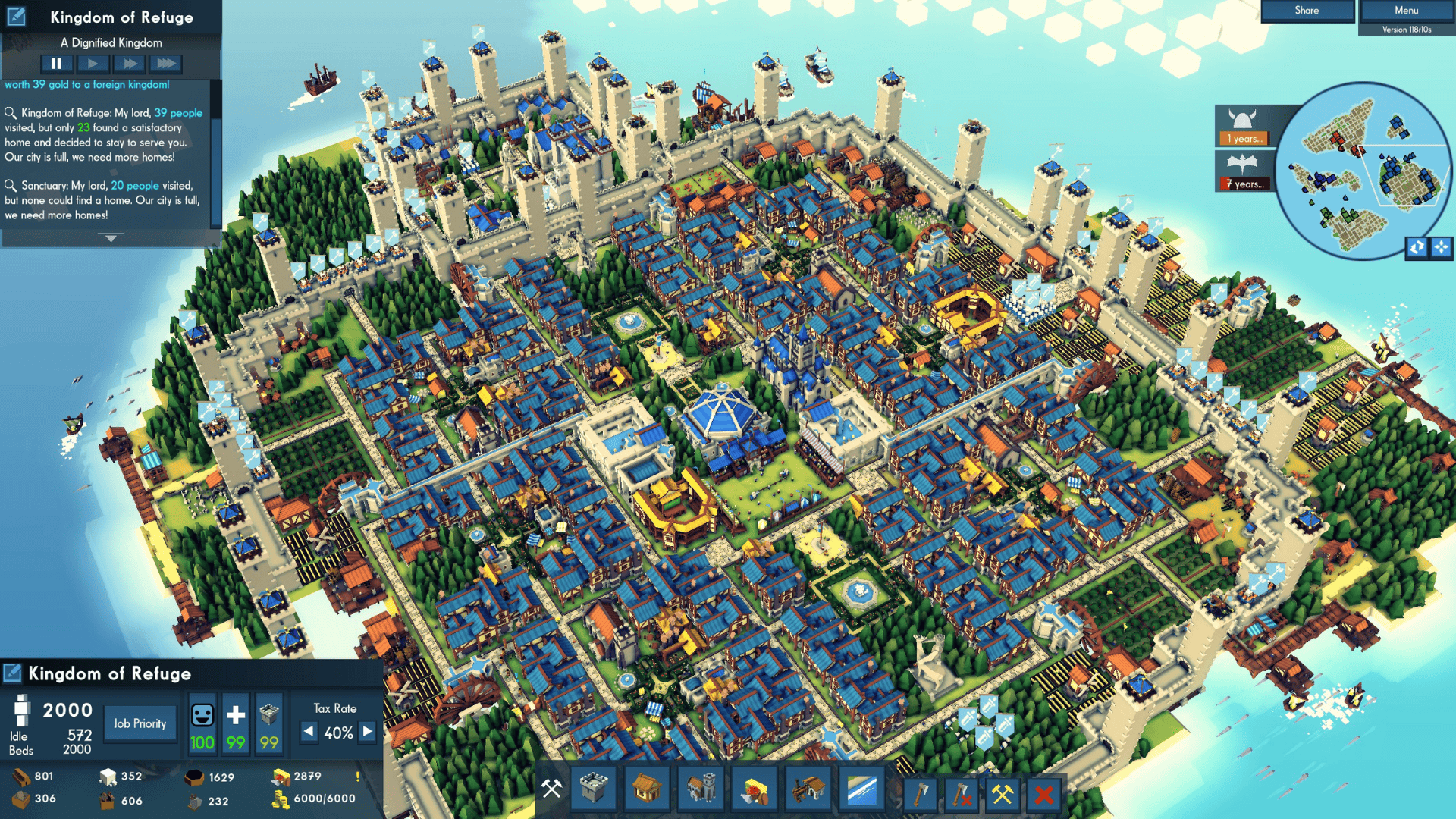
Task: Pause the game with the pause button
Action: (56, 64)
